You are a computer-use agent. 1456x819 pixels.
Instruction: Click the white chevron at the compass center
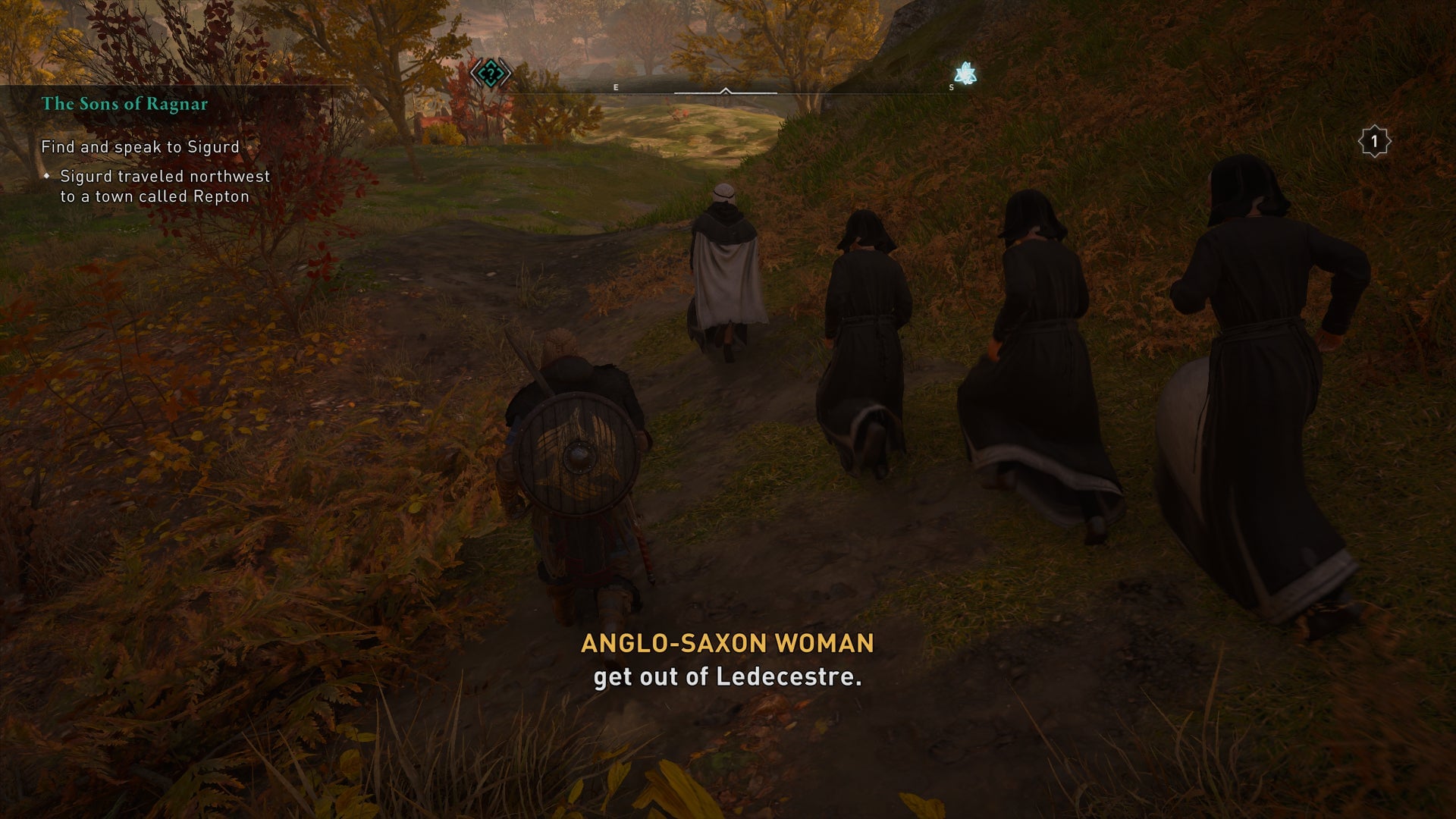click(x=726, y=92)
